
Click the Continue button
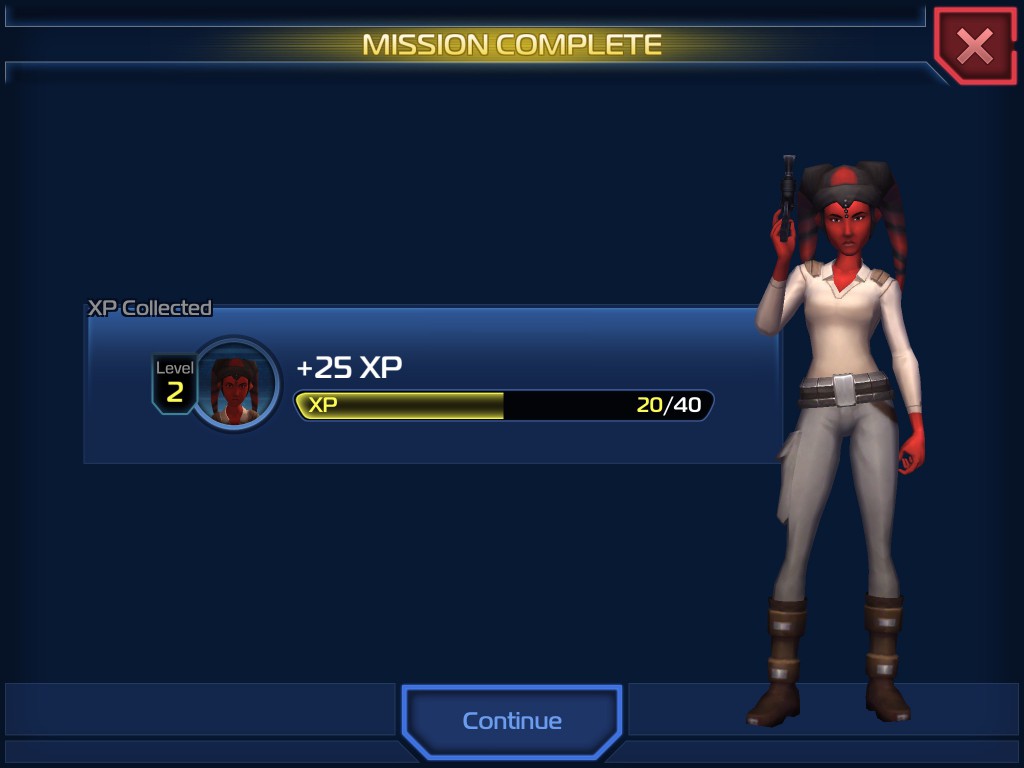(512, 721)
